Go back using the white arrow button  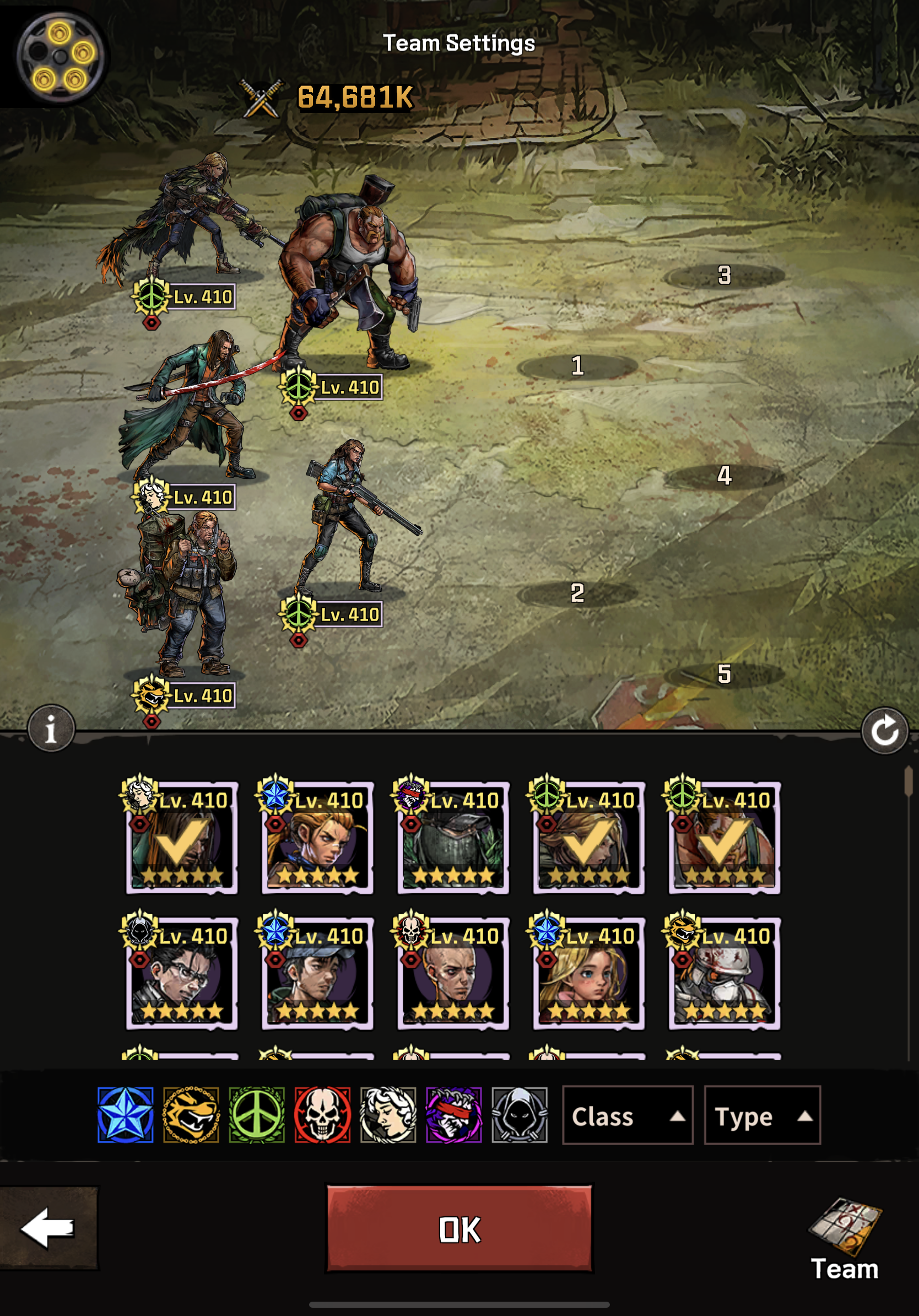tap(48, 1228)
